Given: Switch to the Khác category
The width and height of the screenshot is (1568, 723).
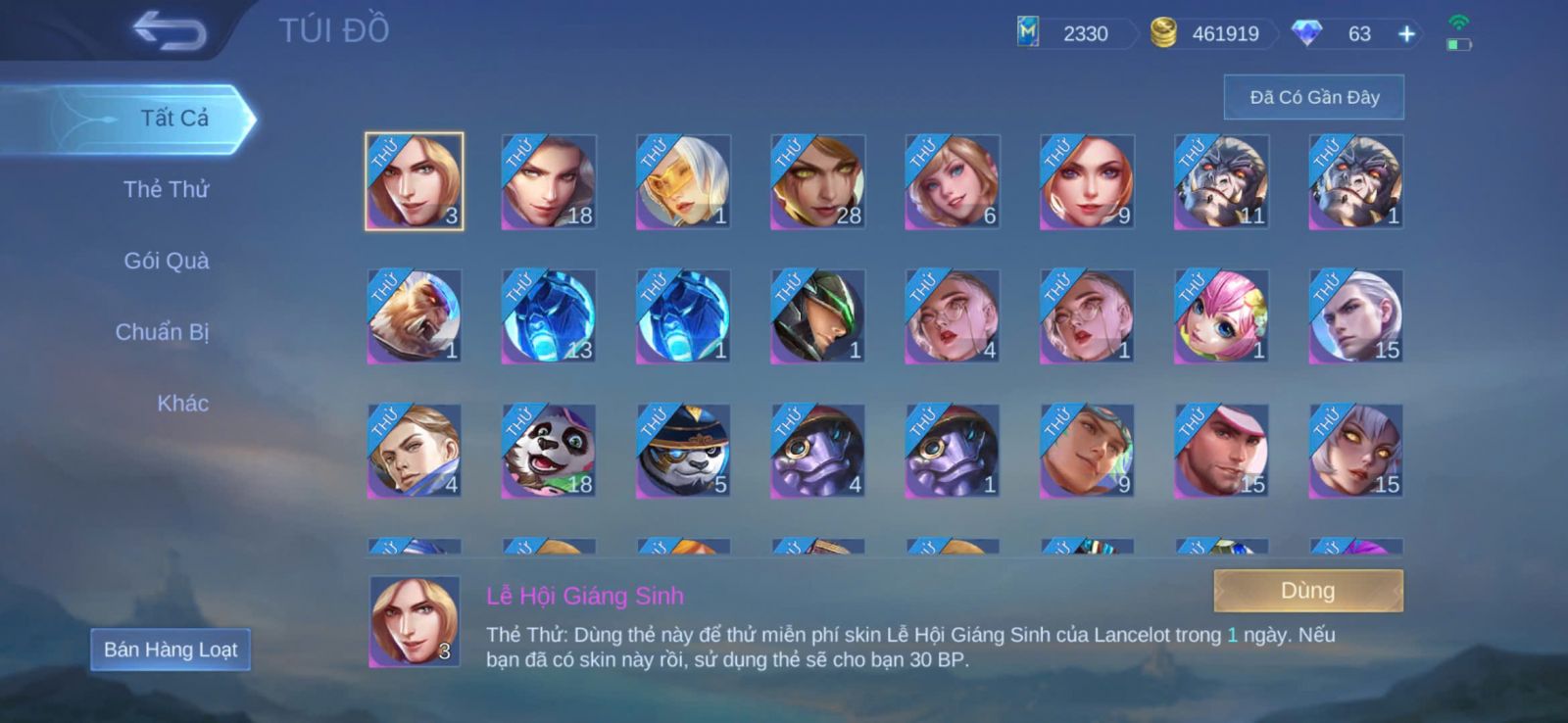Looking at the screenshot, I should point(182,403).
